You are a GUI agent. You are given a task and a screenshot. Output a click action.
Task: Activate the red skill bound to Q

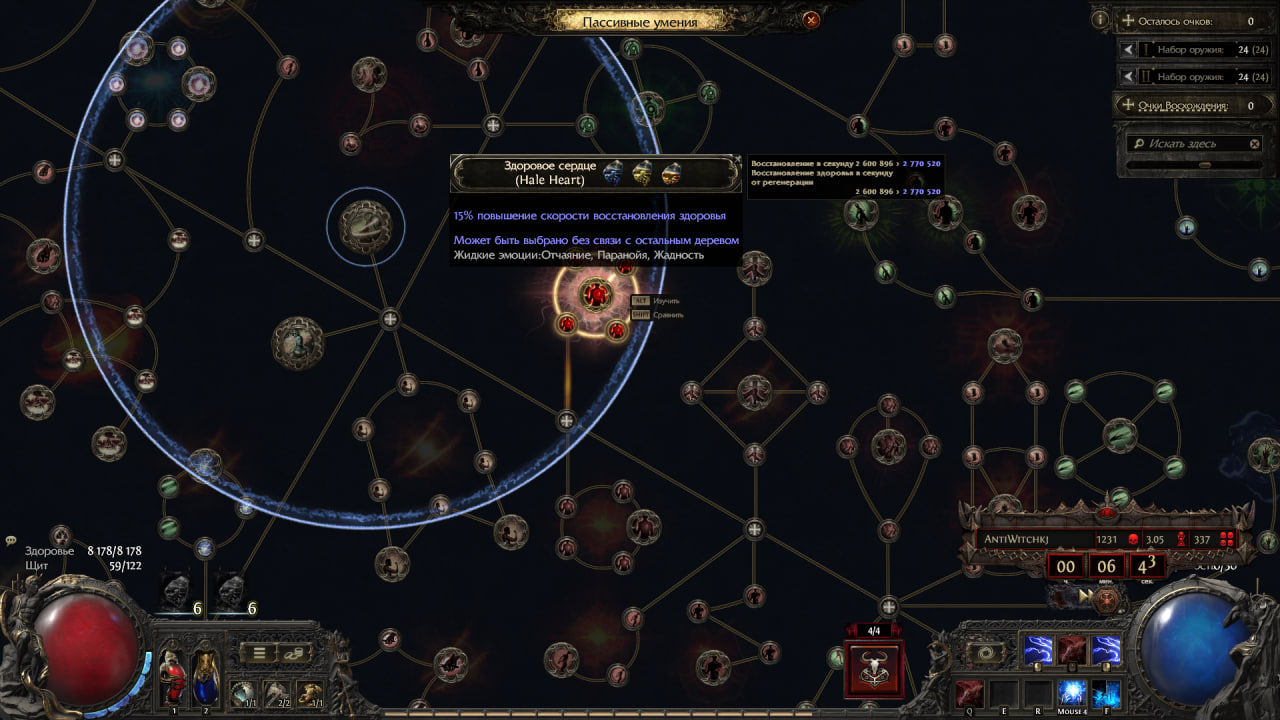click(x=969, y=692)
